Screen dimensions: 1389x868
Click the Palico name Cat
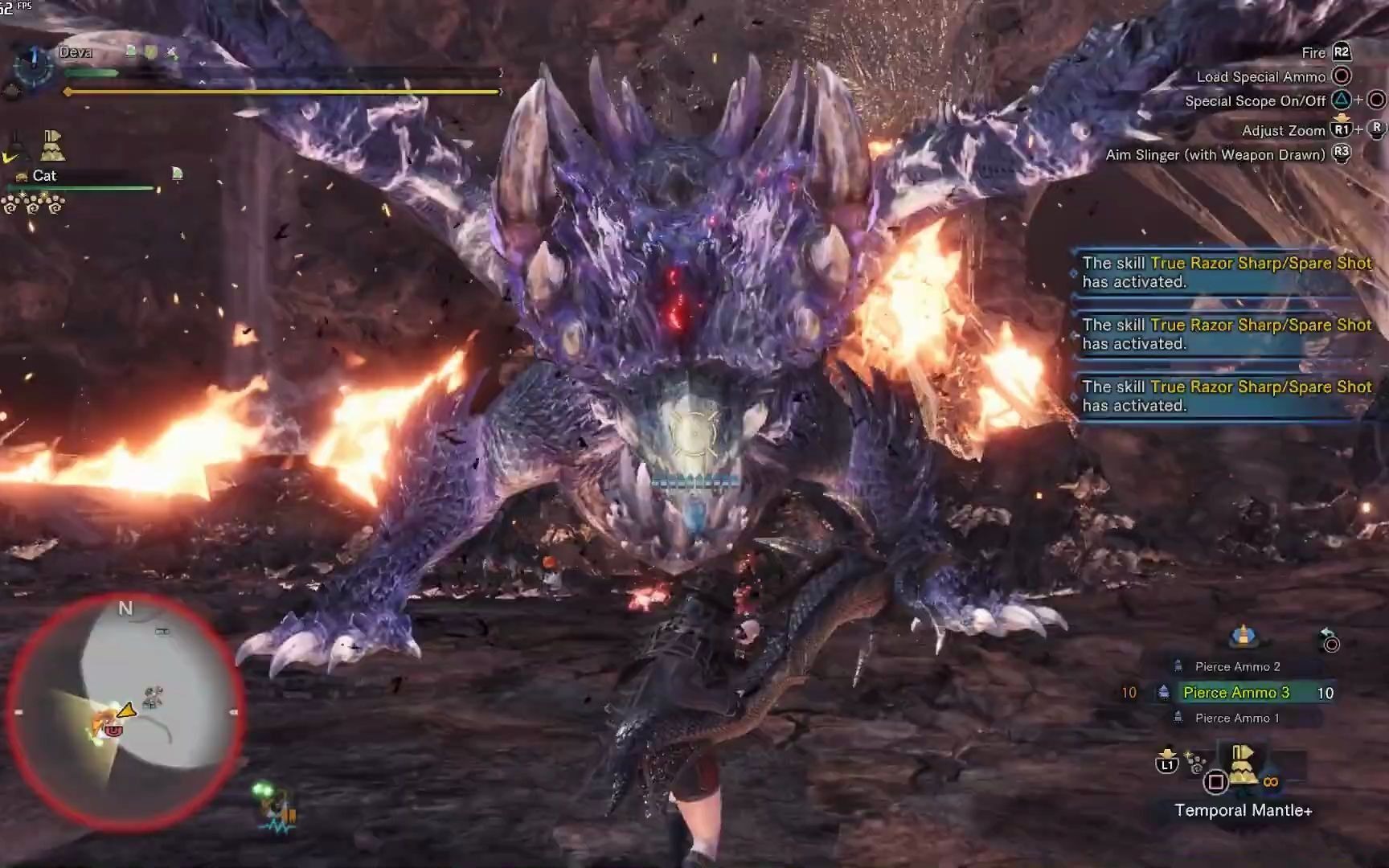44,175
